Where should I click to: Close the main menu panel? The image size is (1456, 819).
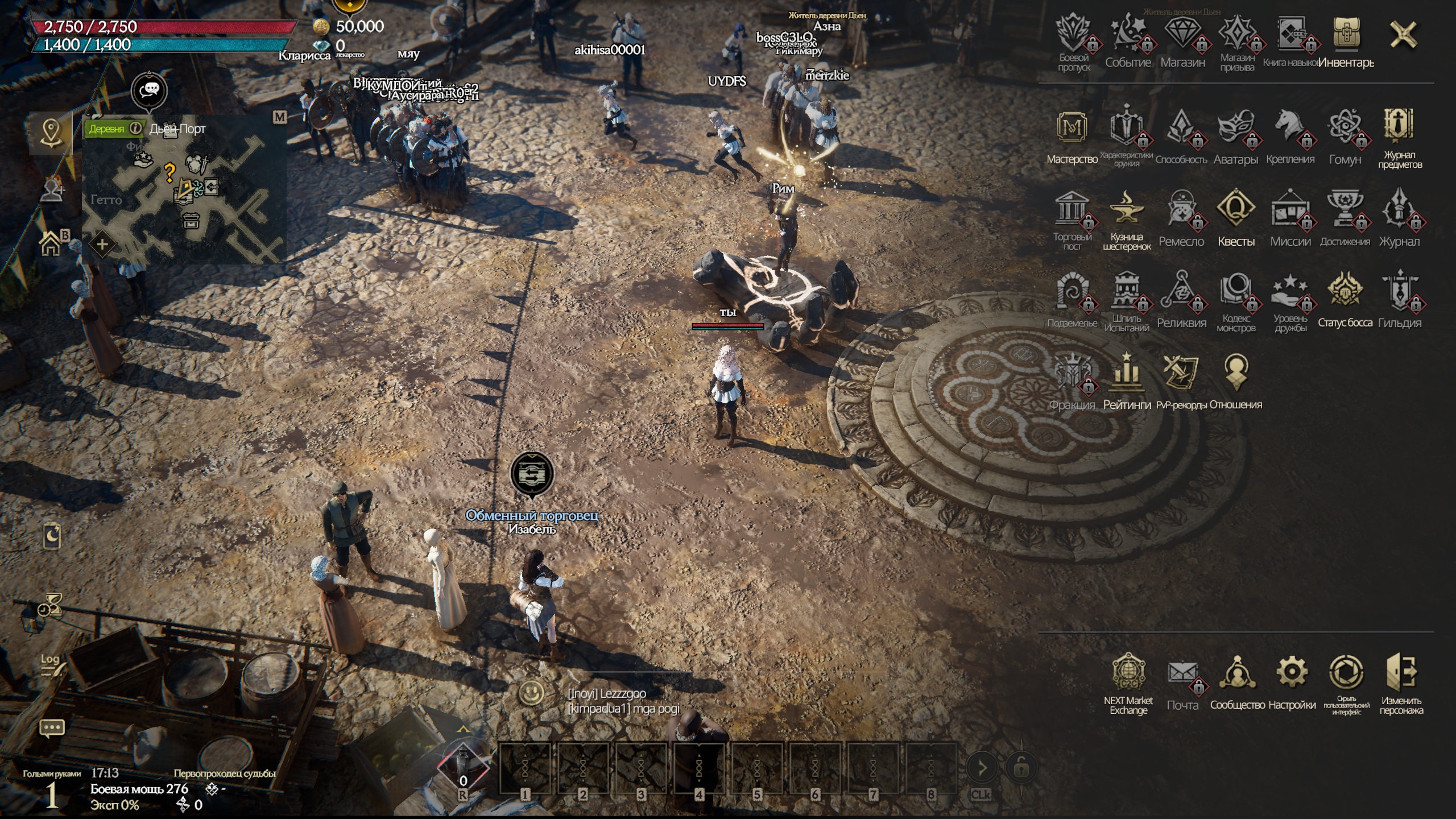[x=1403, y=35]
